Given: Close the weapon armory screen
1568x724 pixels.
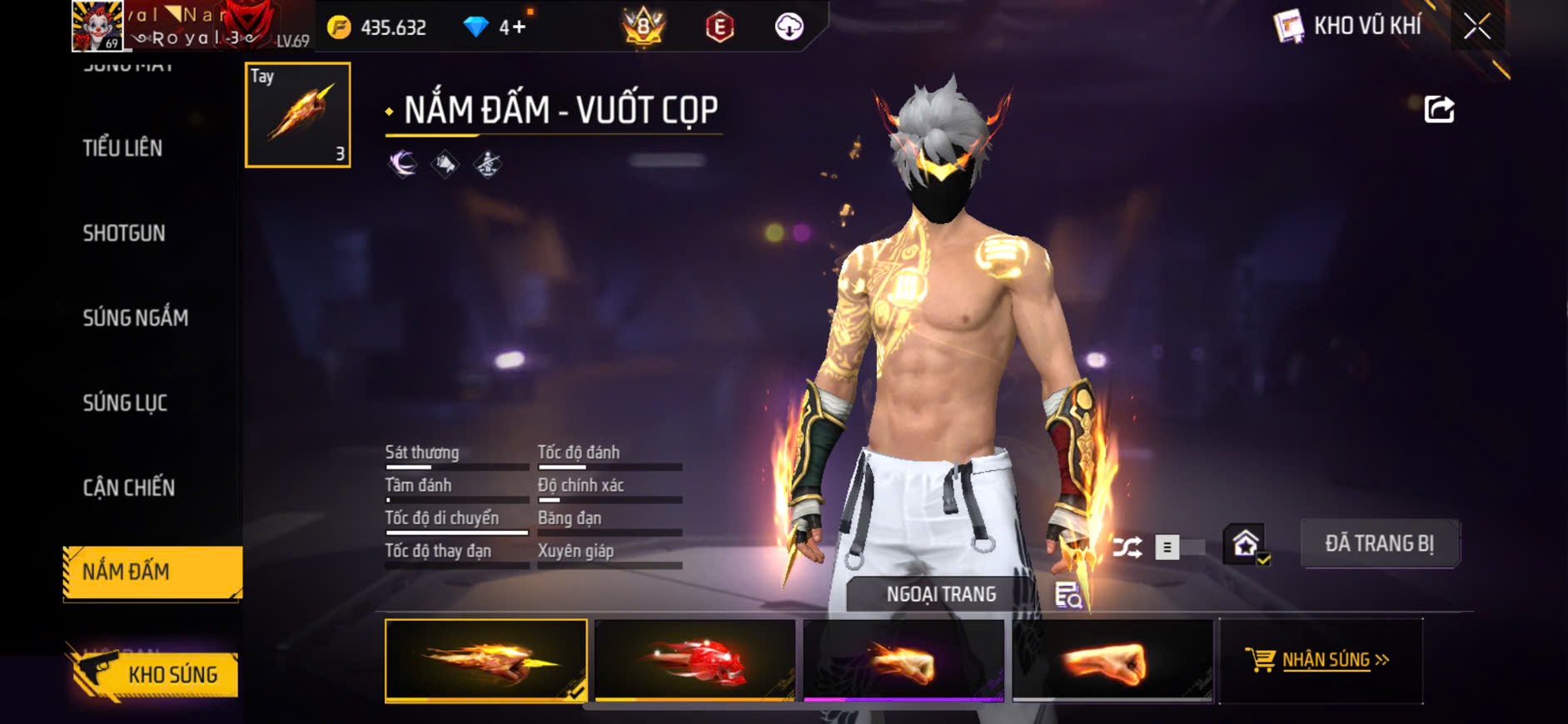Looking at the screenshot, I should [x=1477, y=27].
